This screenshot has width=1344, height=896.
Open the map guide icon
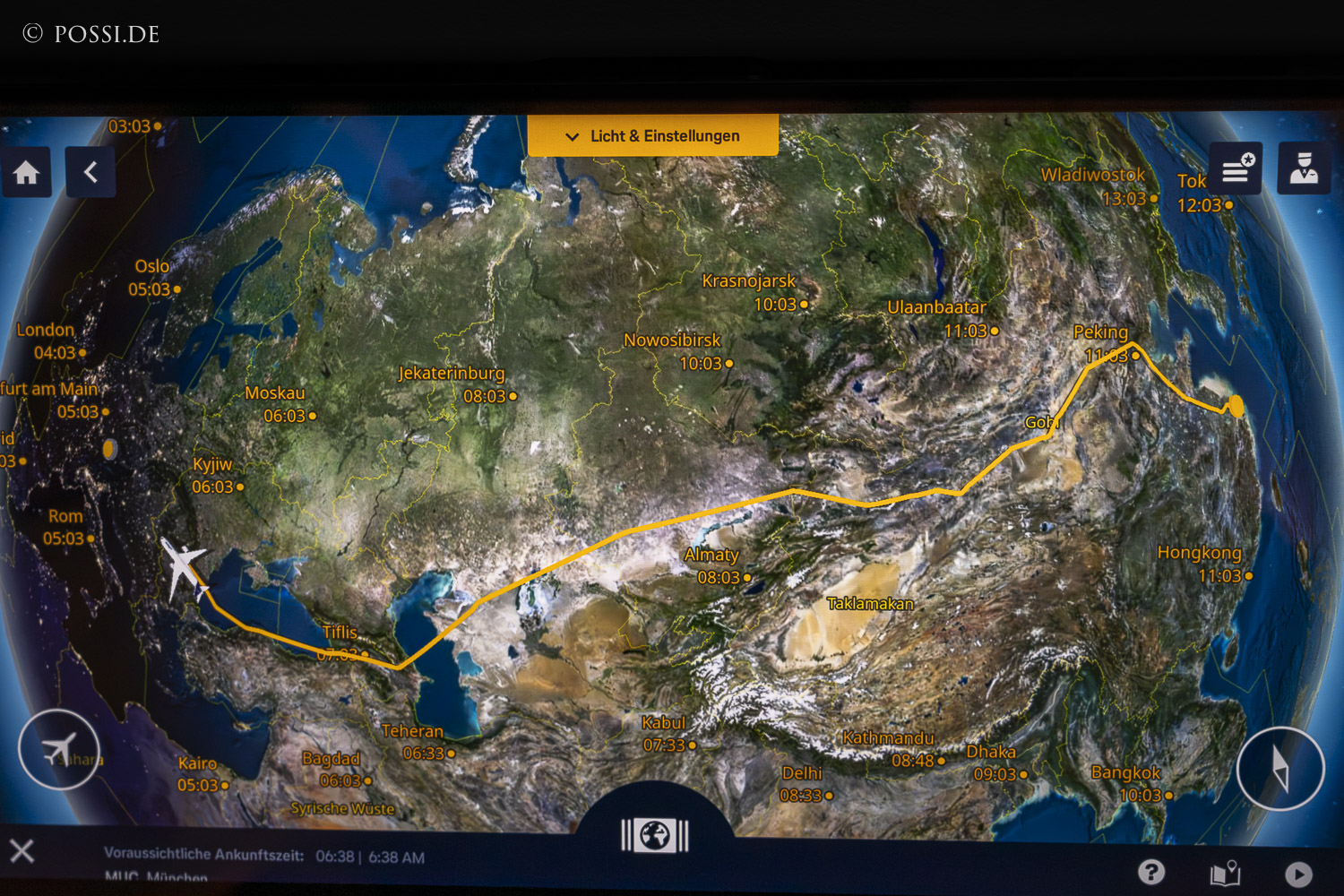tap(1225, 873)
